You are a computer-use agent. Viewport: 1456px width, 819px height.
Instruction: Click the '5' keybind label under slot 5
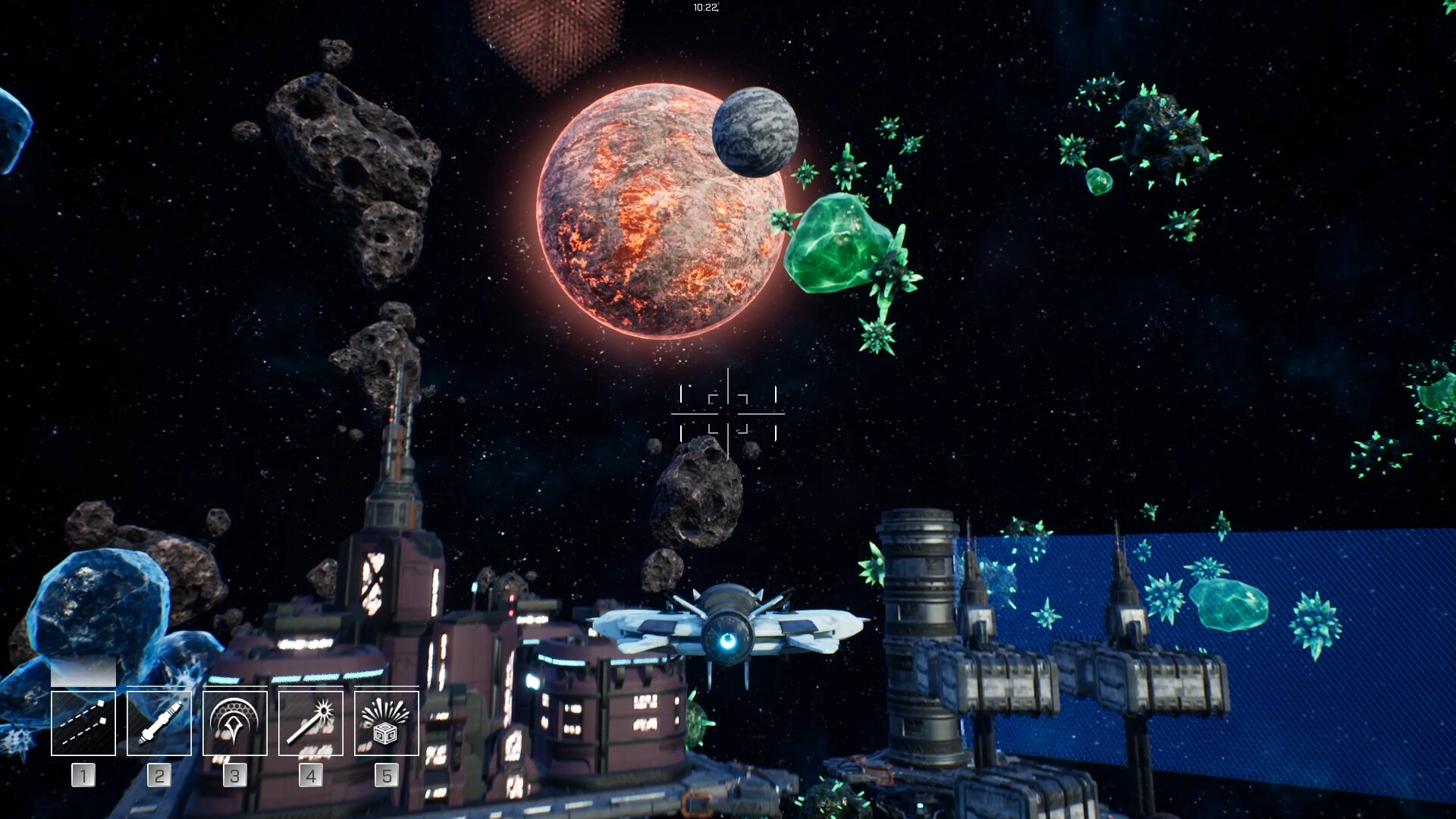387,776
